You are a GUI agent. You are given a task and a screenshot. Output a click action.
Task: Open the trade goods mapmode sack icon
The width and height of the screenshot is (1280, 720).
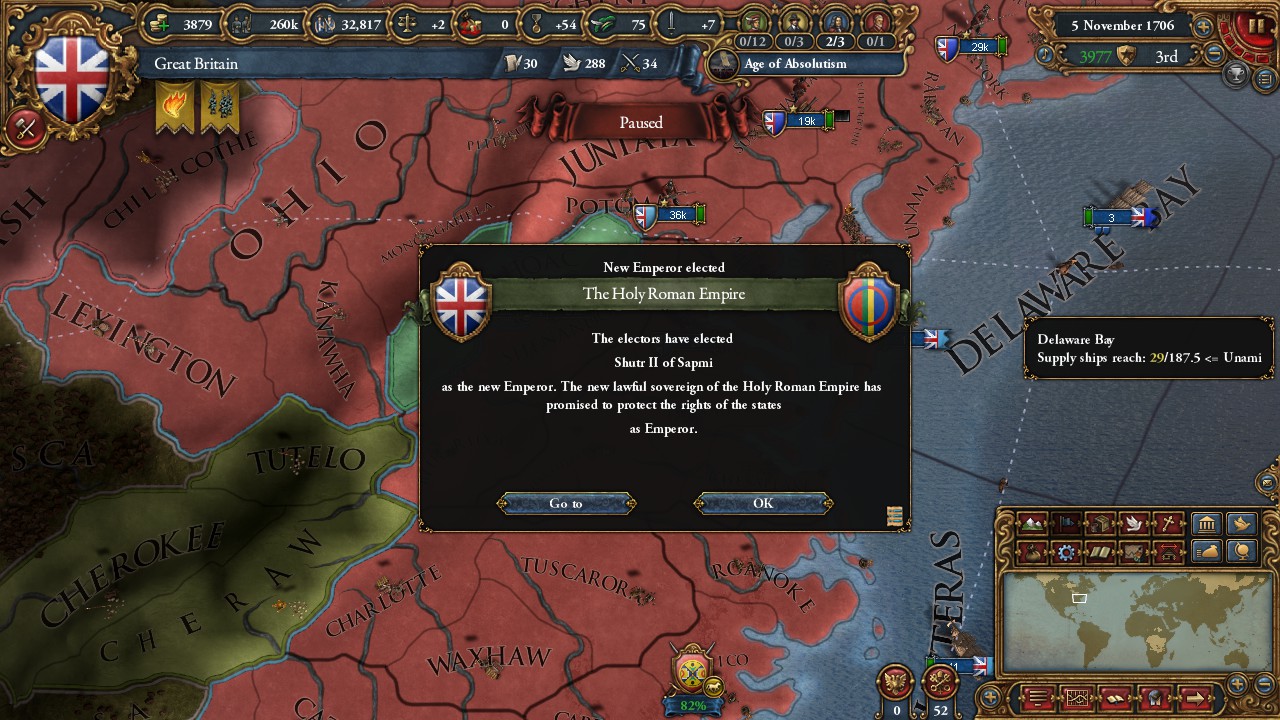[x=1031, y=552]
